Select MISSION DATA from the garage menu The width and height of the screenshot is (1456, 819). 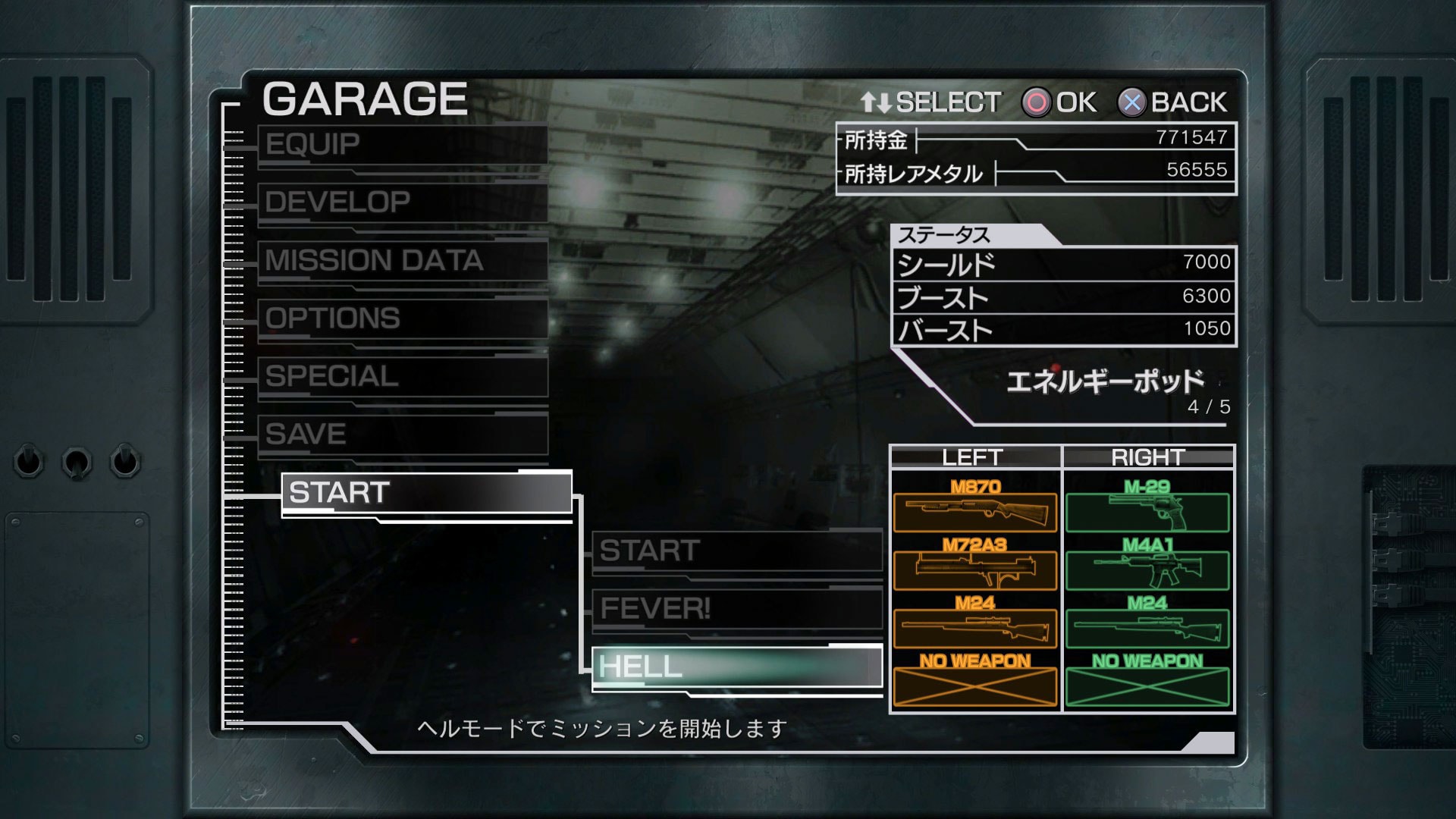click(x=402, y=262)
